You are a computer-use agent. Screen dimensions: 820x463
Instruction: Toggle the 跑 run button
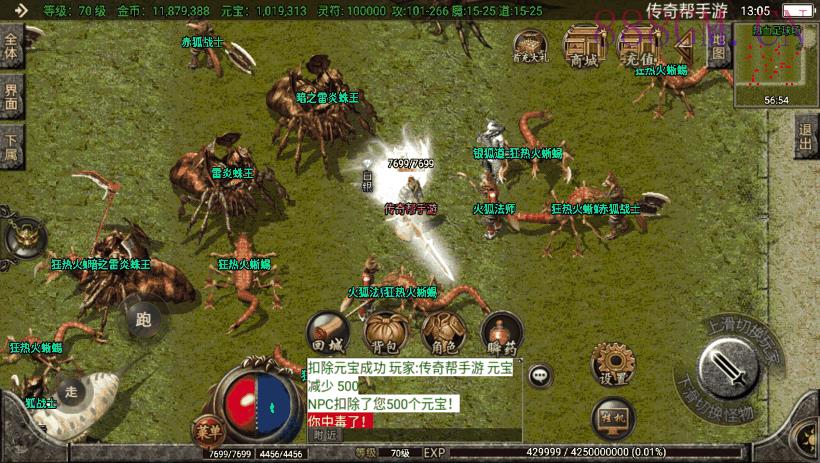click(x=143, y=320)
